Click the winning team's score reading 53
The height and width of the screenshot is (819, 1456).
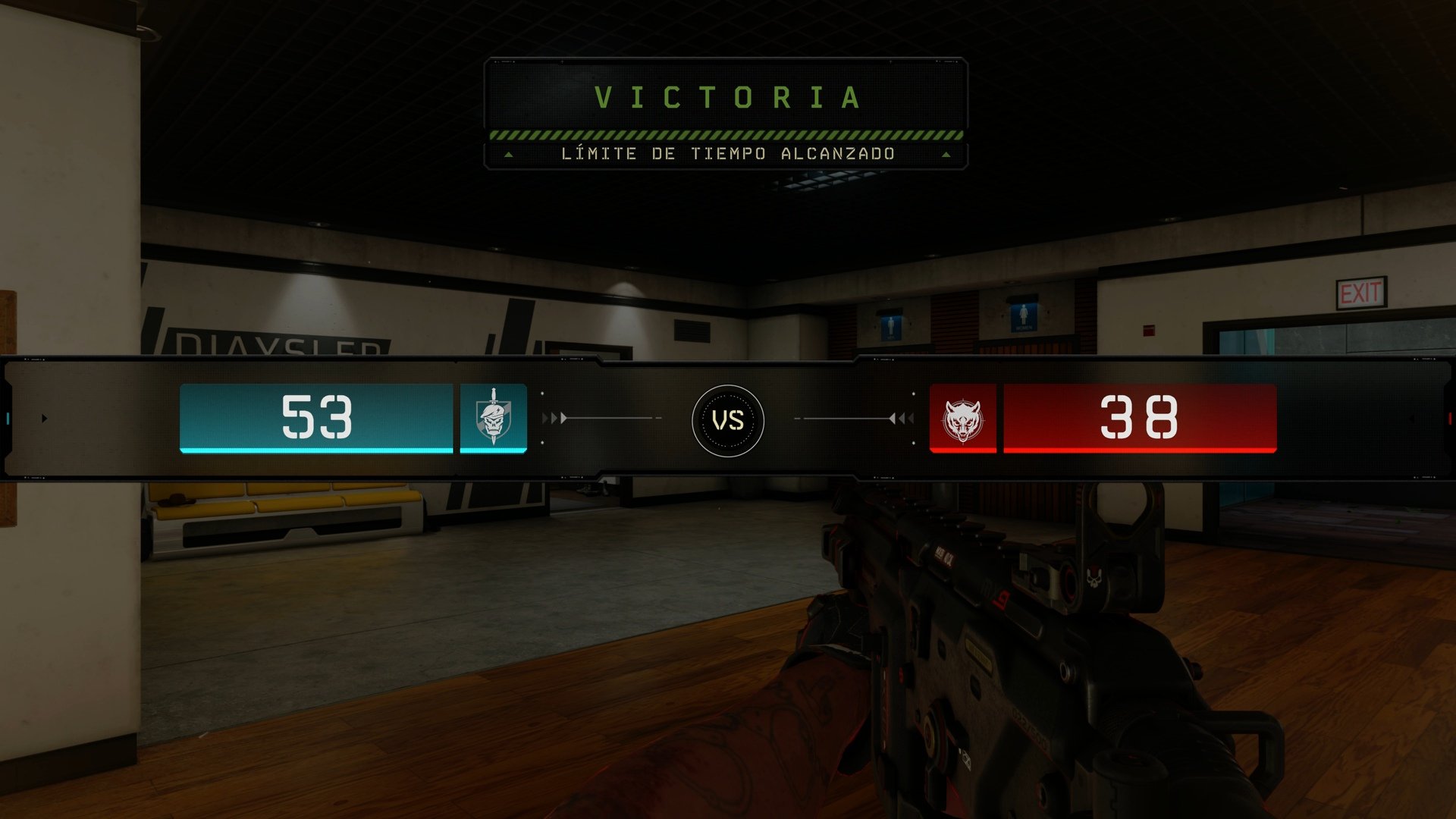pyautogui.click(x=318, y=416)
